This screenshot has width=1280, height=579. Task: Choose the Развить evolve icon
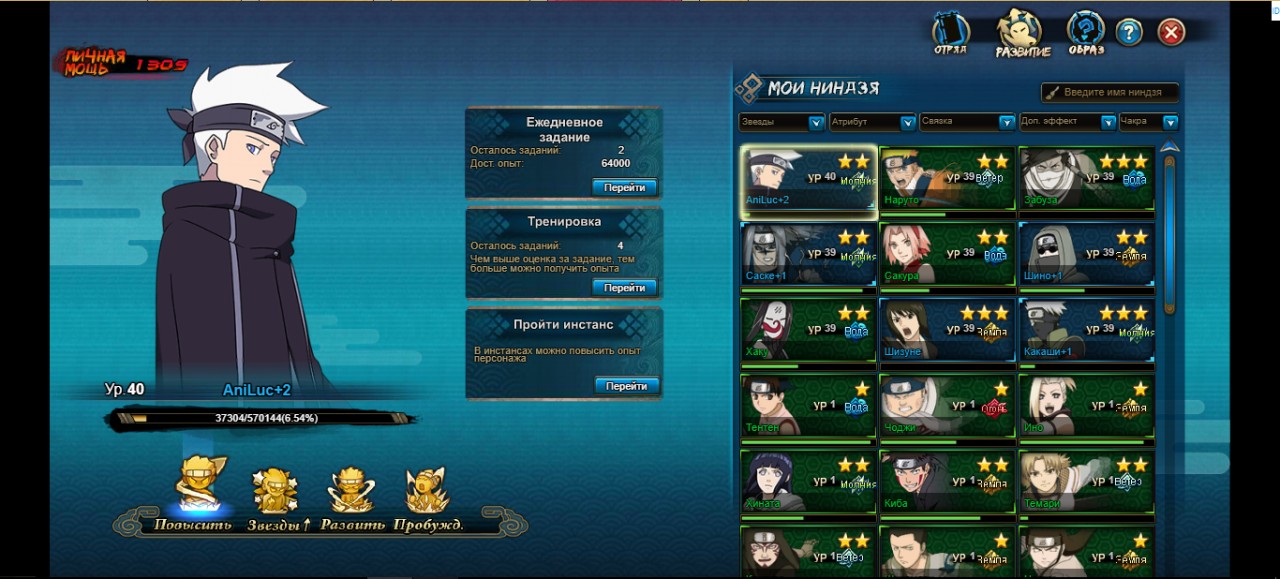352,491
